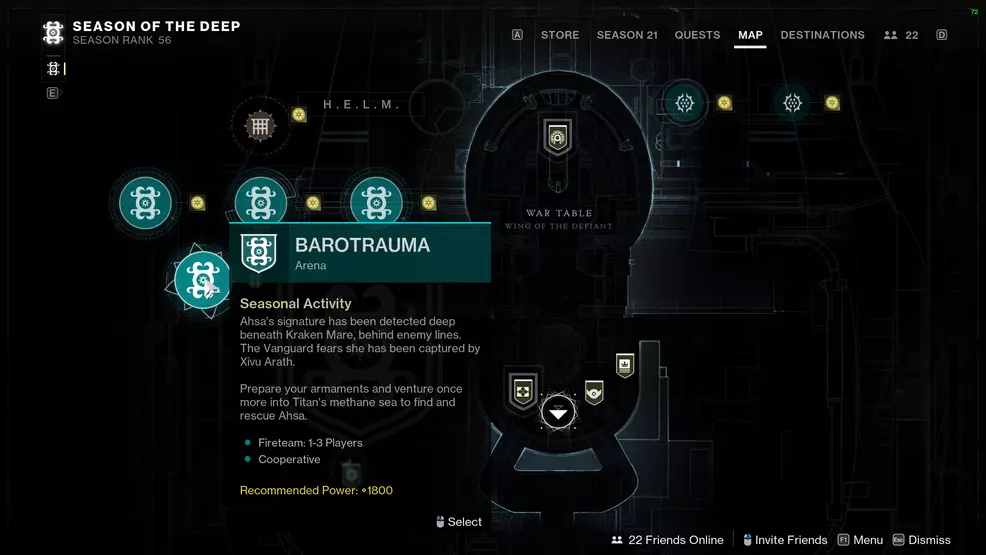
Task: Open the Season of the Deep emblem
Action: [x=53, y=33]
